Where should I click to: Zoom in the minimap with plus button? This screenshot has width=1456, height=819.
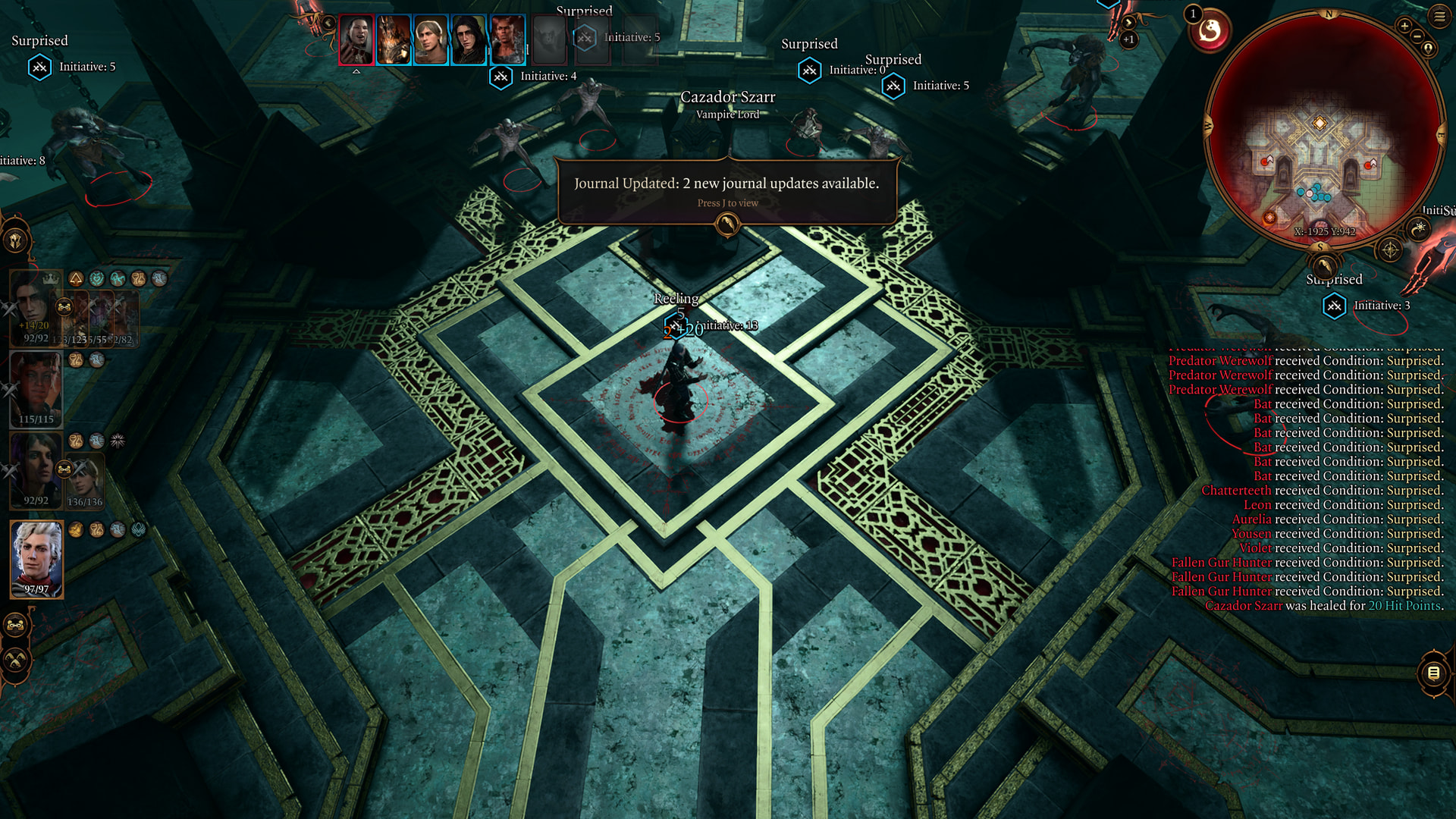coord(1404,27)
